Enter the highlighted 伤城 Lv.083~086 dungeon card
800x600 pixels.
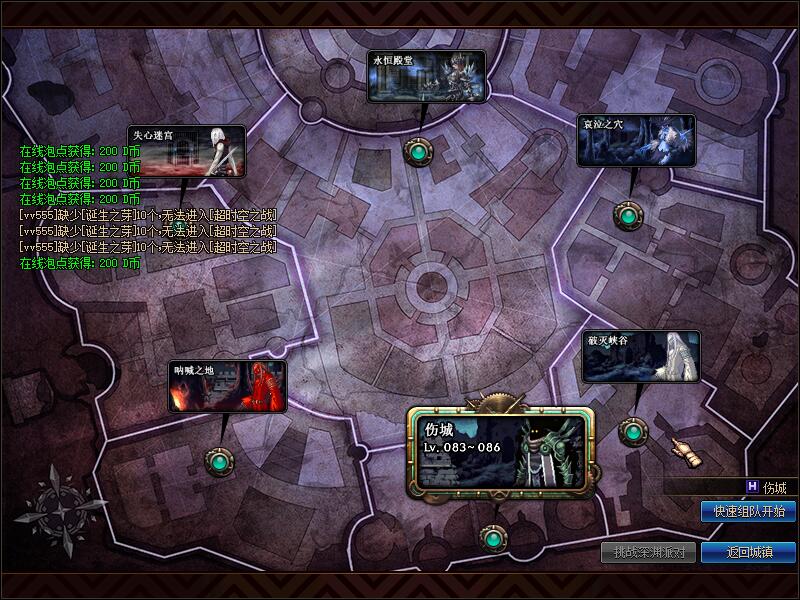[500, 452]
